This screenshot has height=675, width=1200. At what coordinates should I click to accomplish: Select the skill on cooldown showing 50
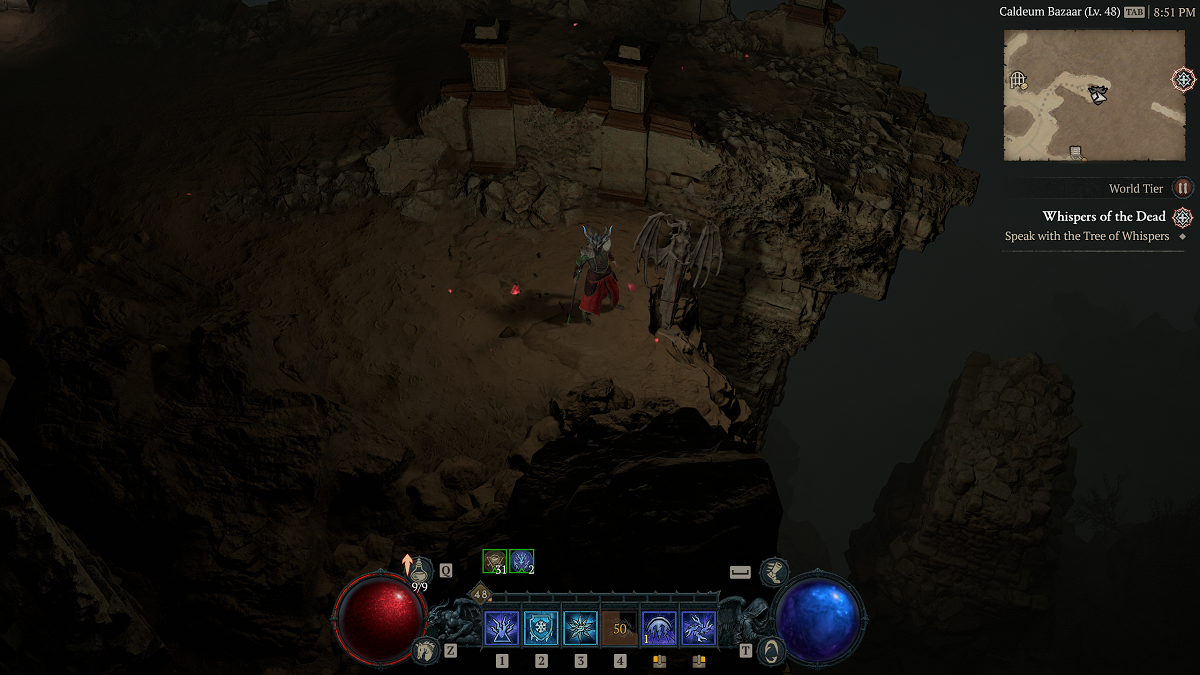(619, 629)
